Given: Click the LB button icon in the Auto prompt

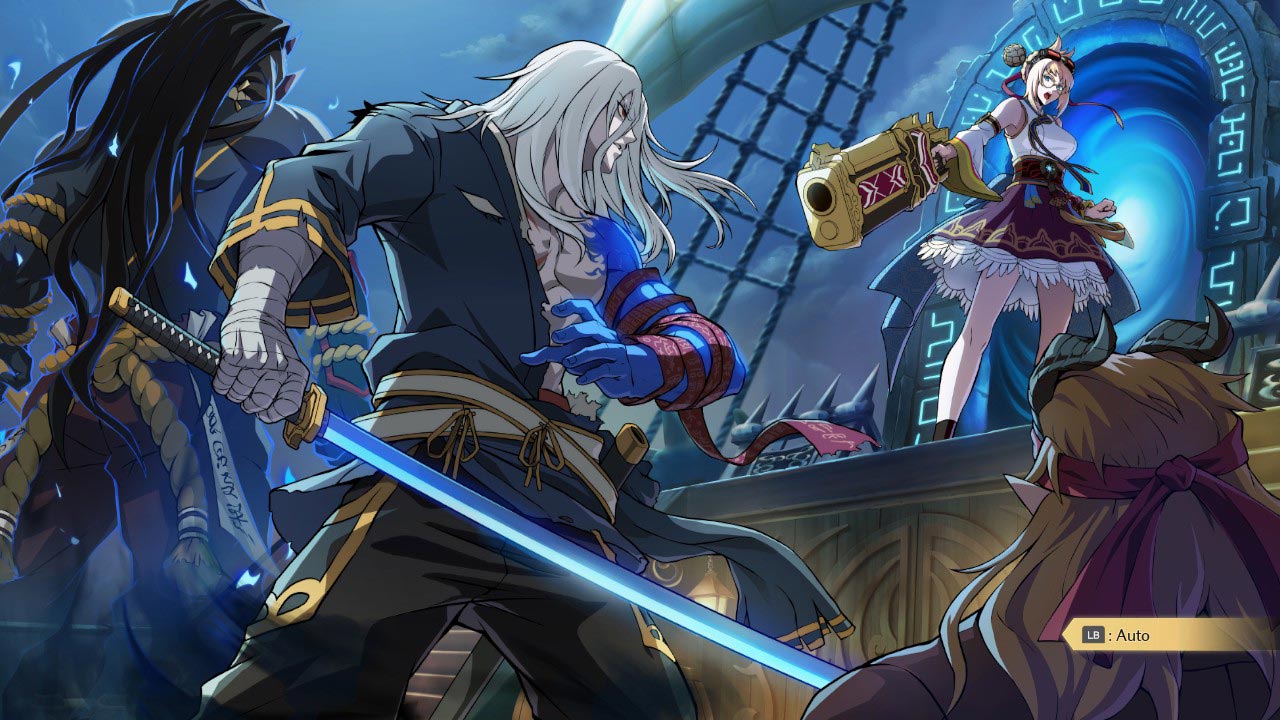Looking at the screenshot, I should [x=1093, y=635].
